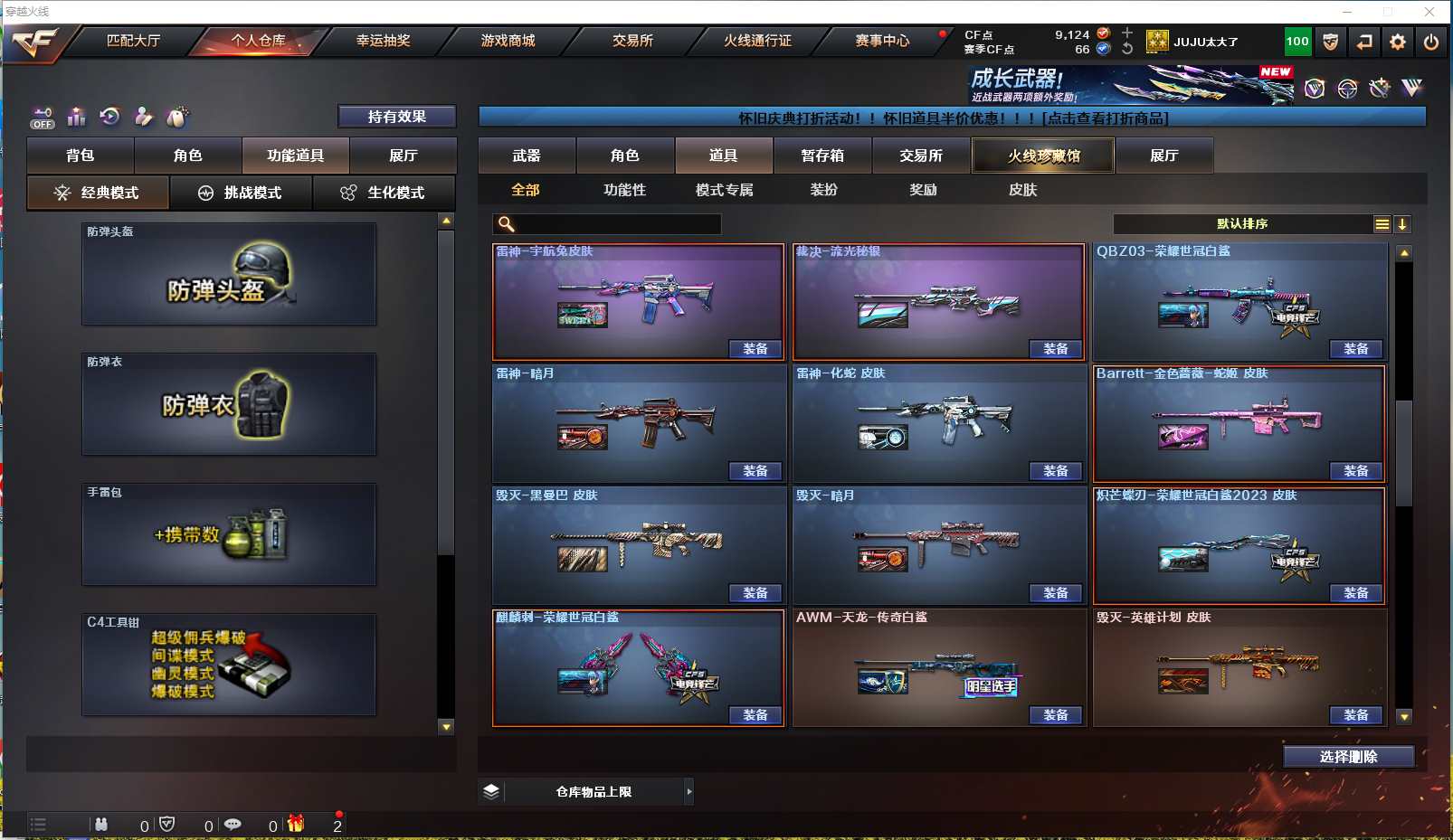Choose 生化模式 biochemical mode

[x=384, y=193]
